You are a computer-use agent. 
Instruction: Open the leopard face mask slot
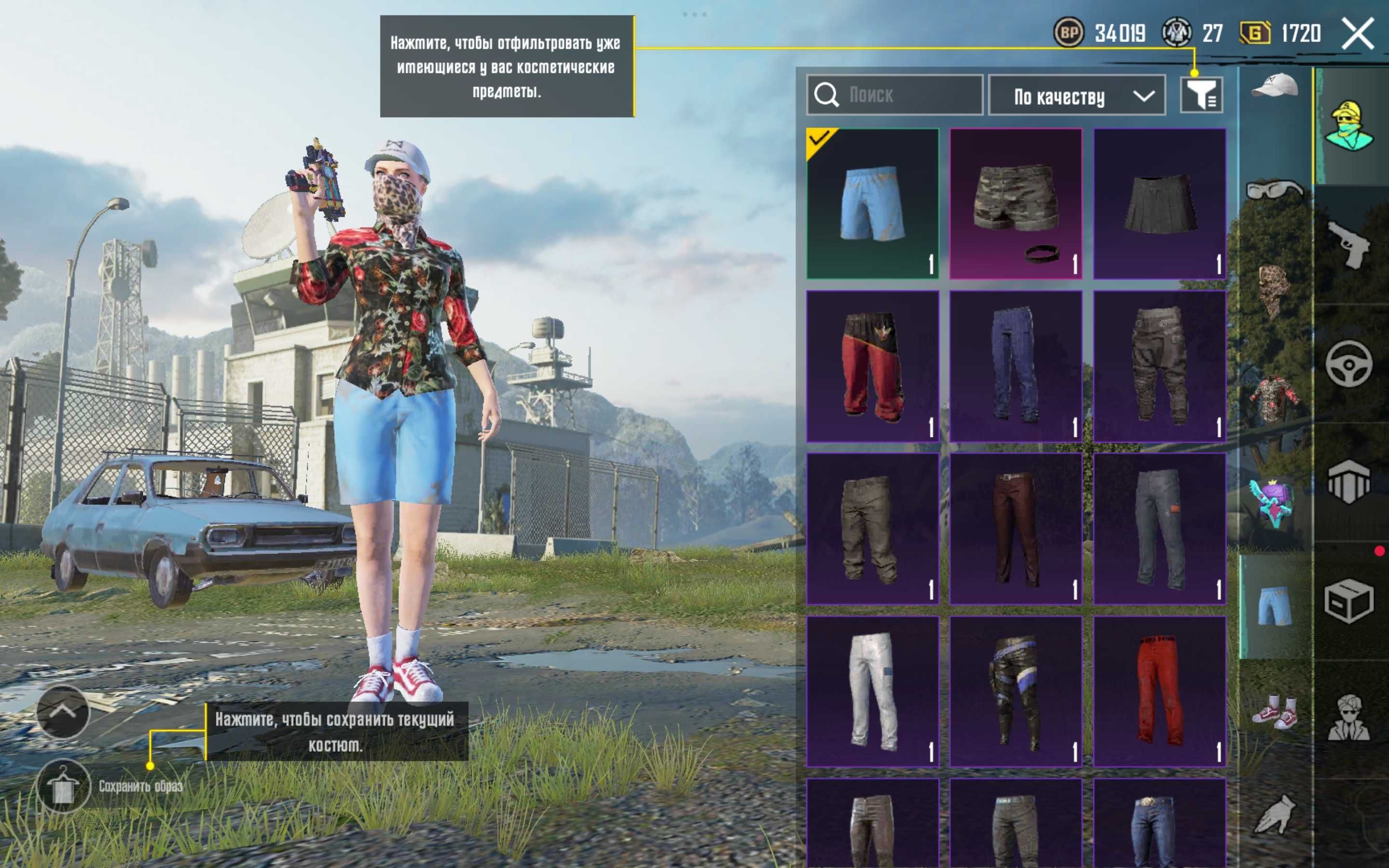click(1275, 290)
